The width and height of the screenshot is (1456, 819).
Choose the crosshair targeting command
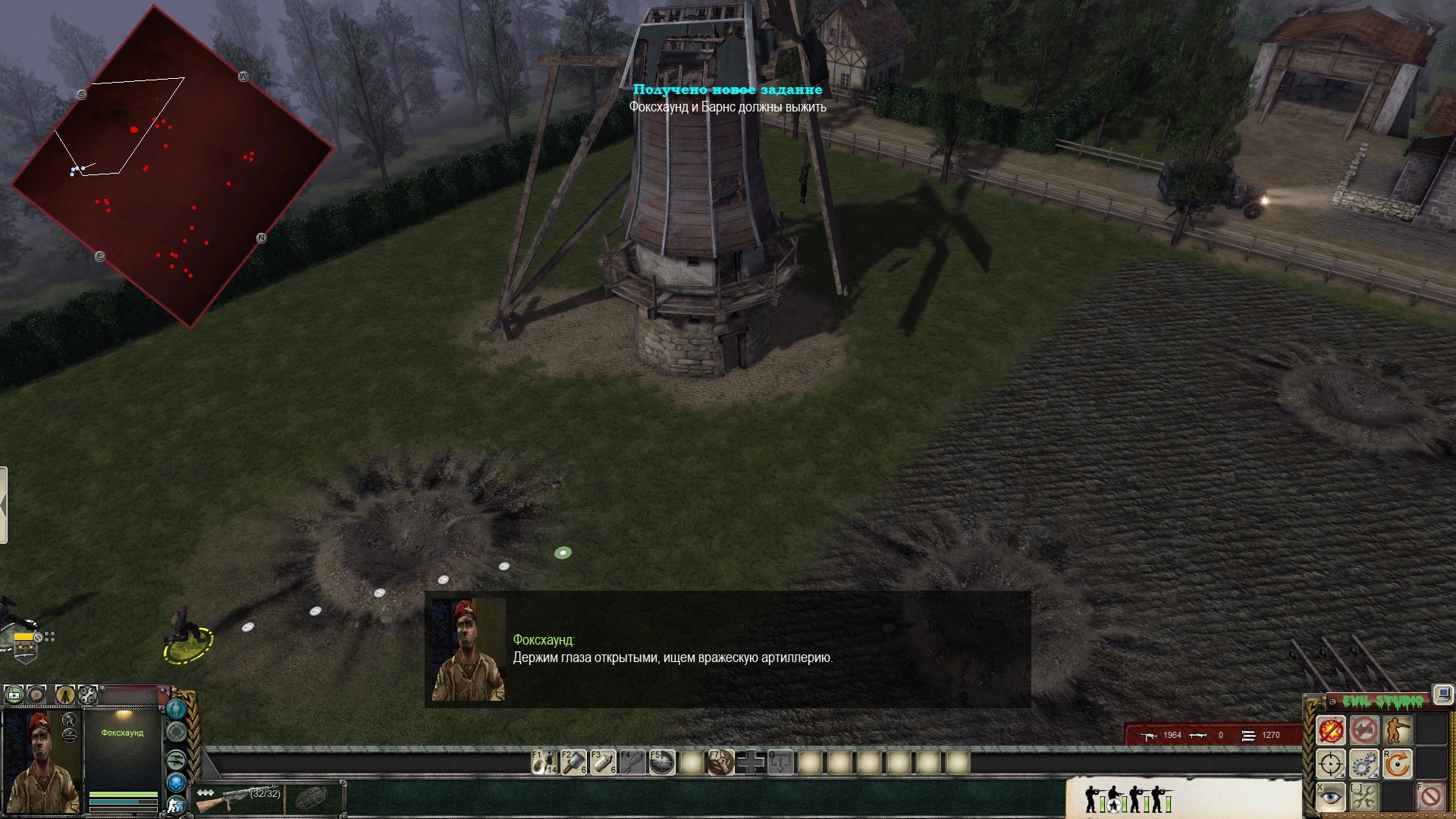pyautogui.click(x=1331, y=764)
